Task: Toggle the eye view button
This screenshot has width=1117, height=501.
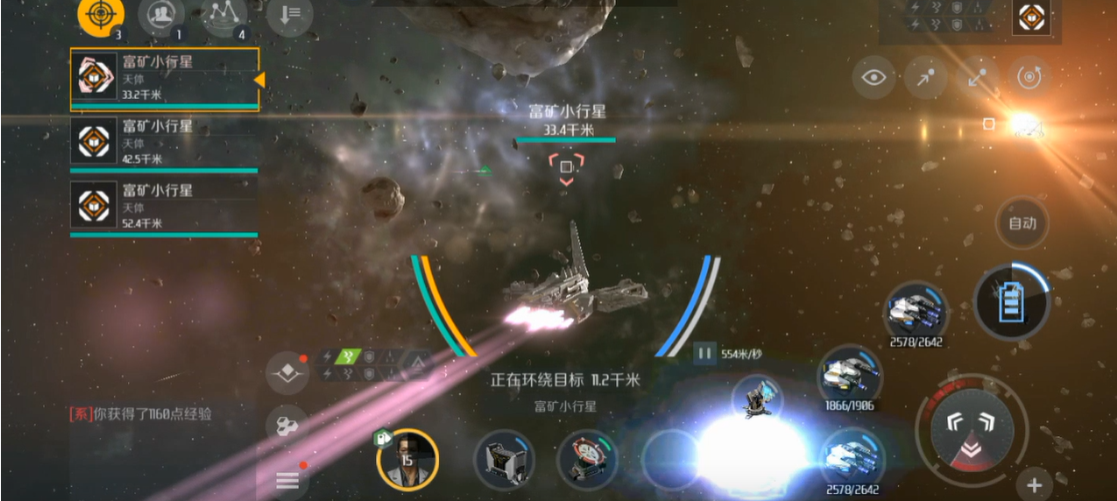Action: [x=875, y=79]
